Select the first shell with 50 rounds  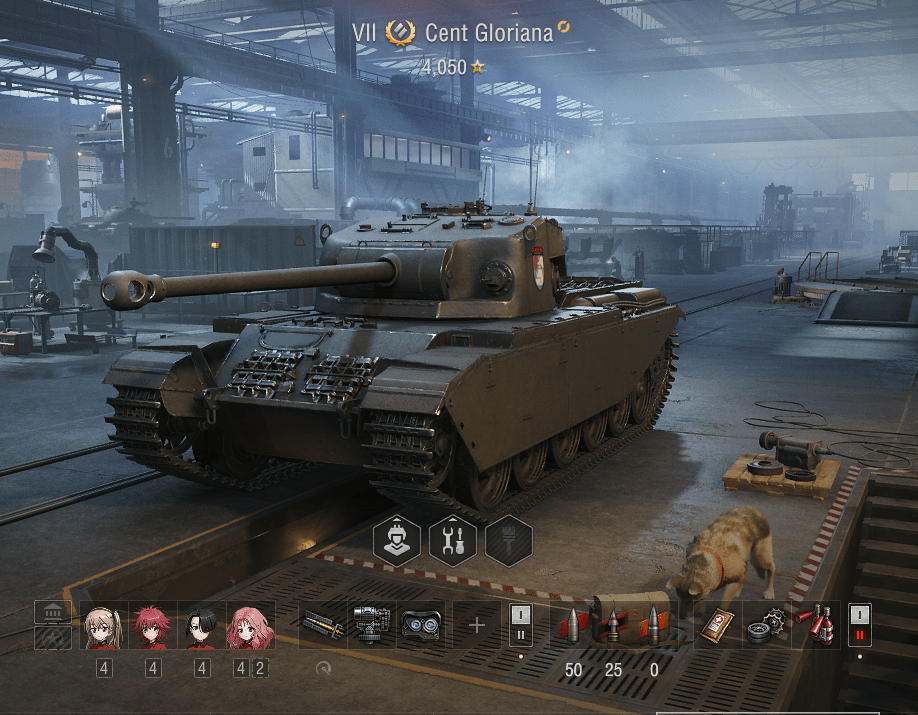click(x=573, y=625)
